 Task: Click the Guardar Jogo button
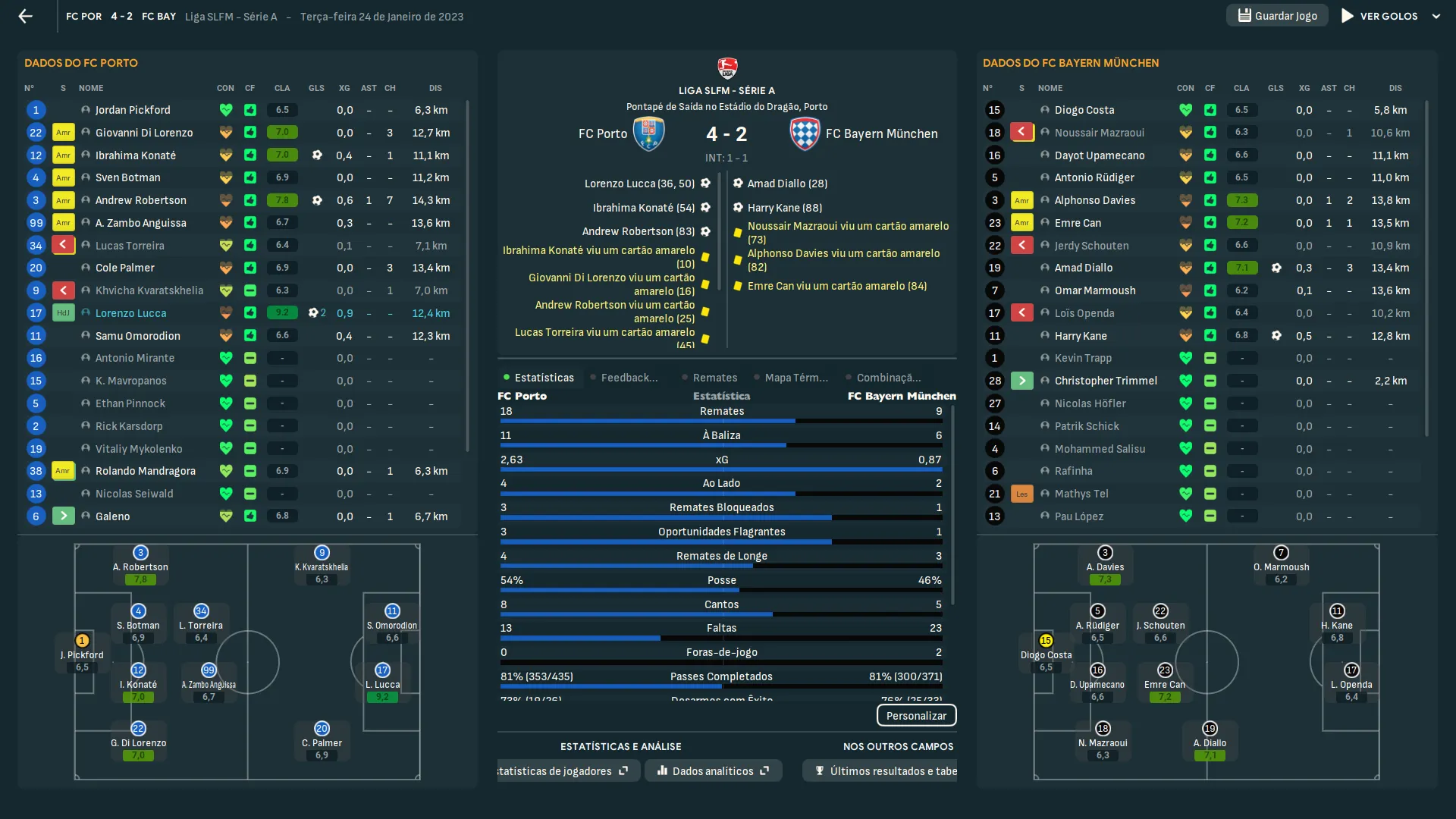[1277, 16]
